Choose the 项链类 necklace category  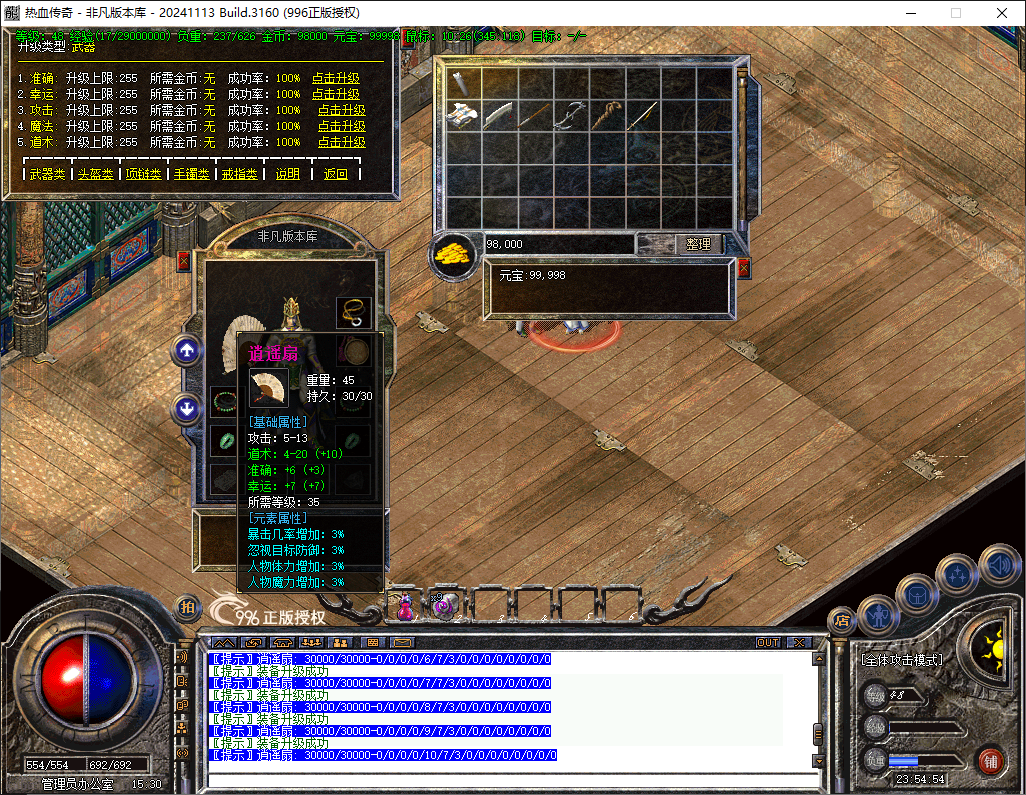coord(143,174)
